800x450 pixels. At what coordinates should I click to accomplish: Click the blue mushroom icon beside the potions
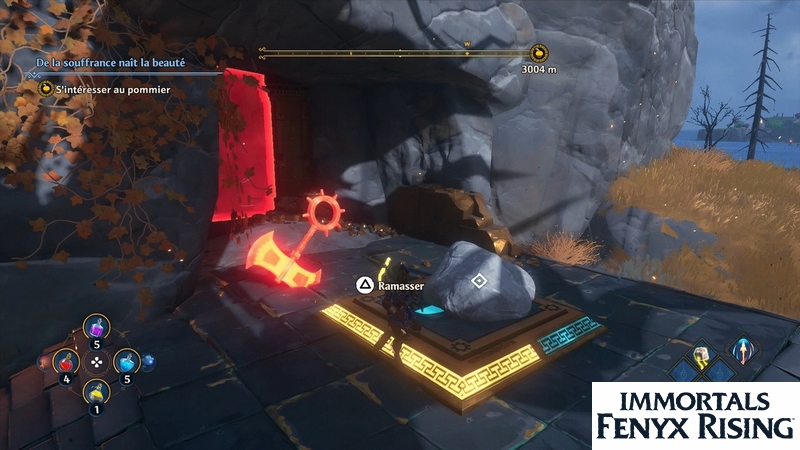coord(149,363)
